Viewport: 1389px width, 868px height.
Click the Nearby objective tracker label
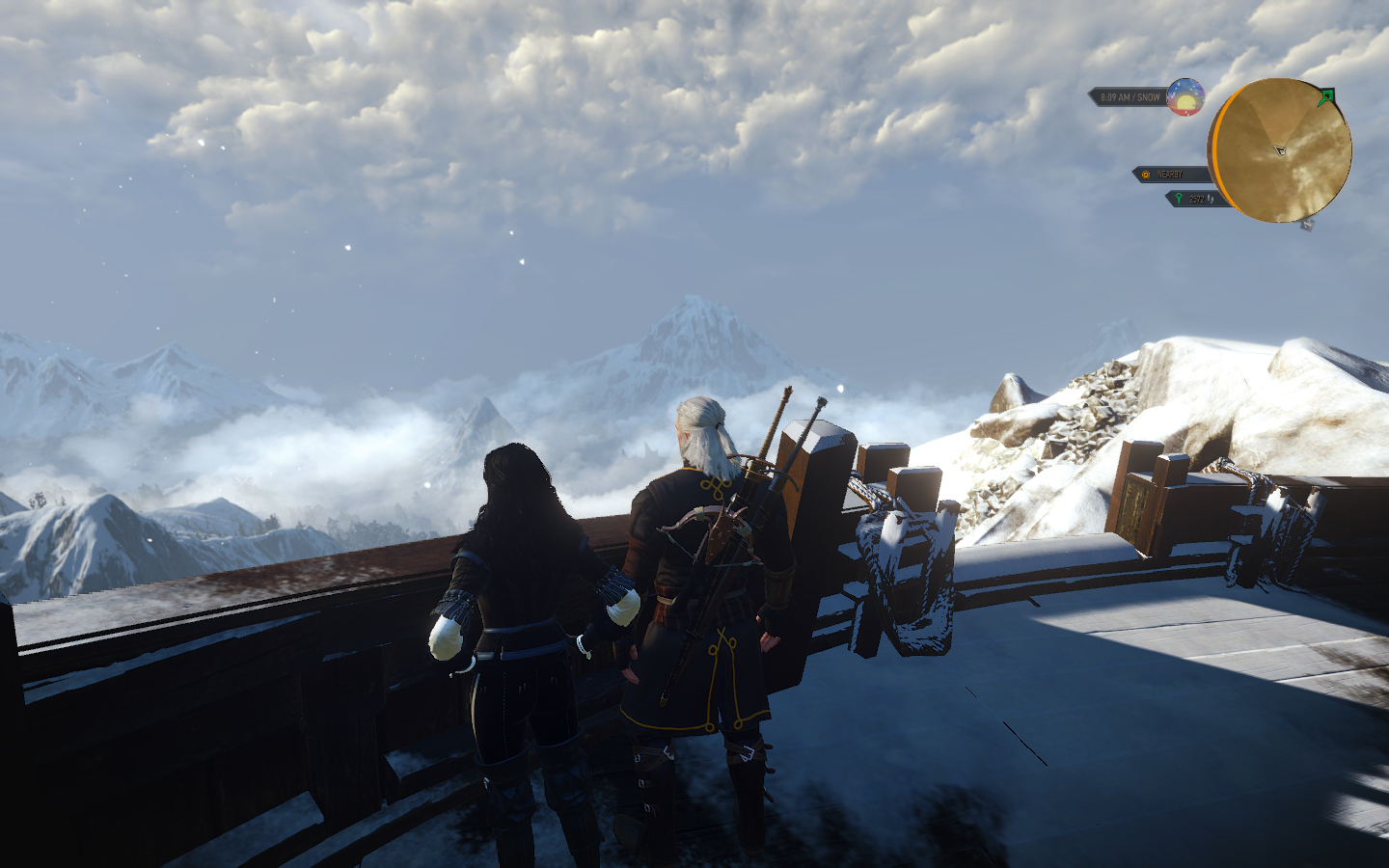click(1171, 175)
